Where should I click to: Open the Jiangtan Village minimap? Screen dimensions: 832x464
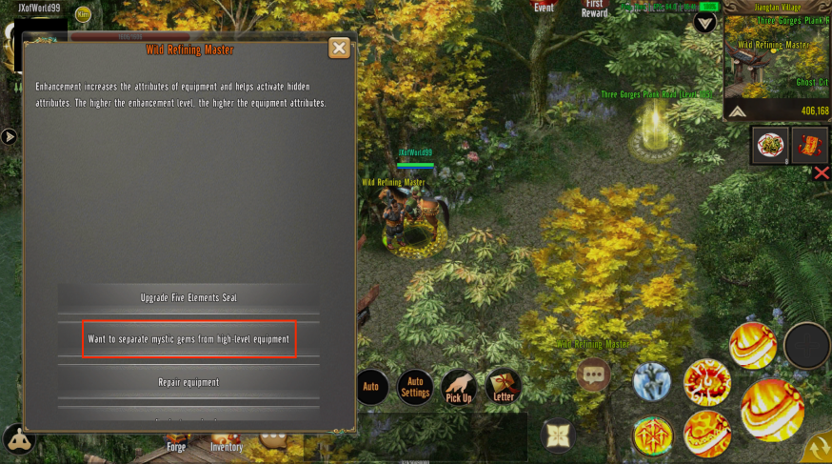pos(777,62)
